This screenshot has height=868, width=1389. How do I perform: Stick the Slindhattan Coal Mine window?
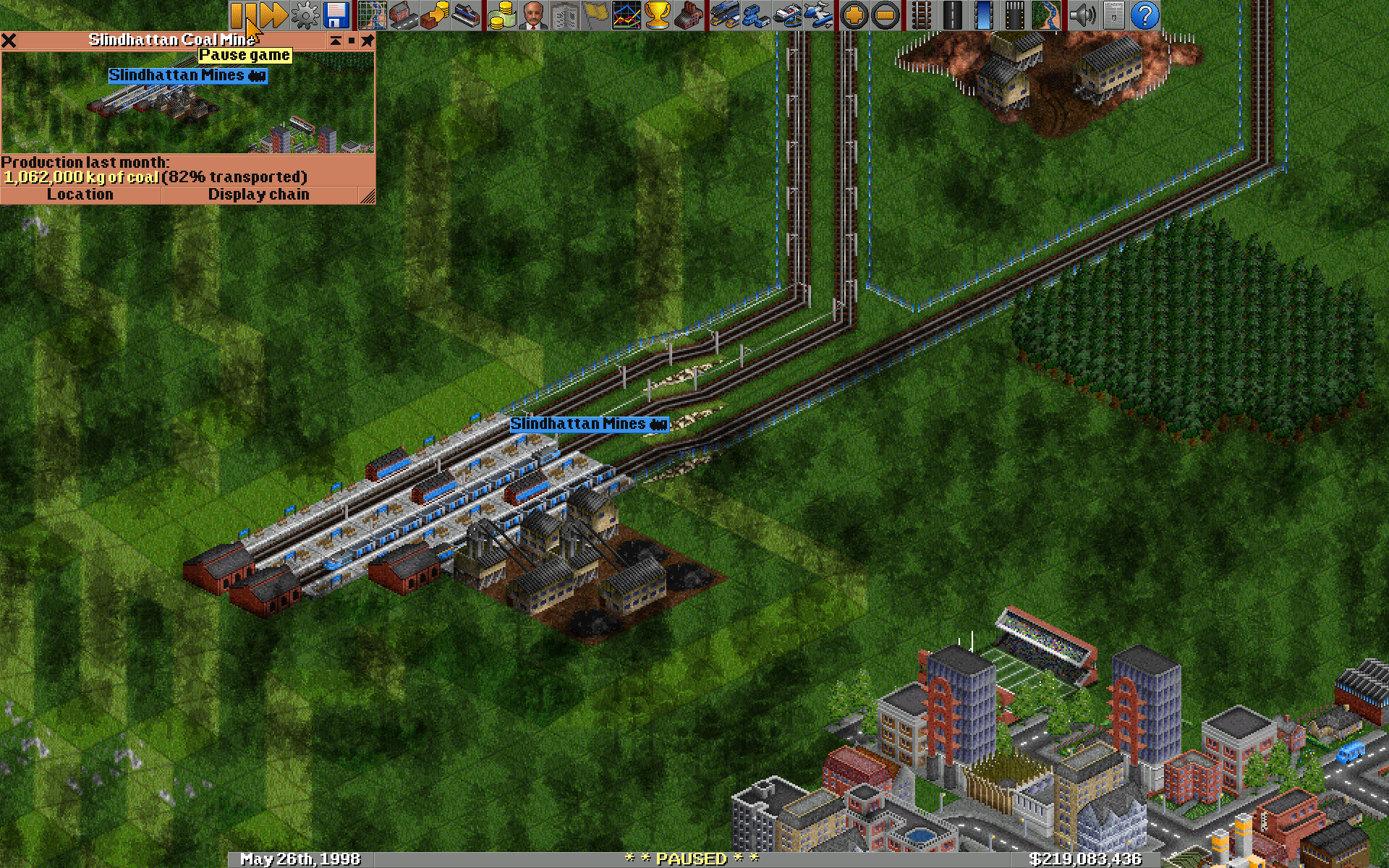click(x=368, y=41)
